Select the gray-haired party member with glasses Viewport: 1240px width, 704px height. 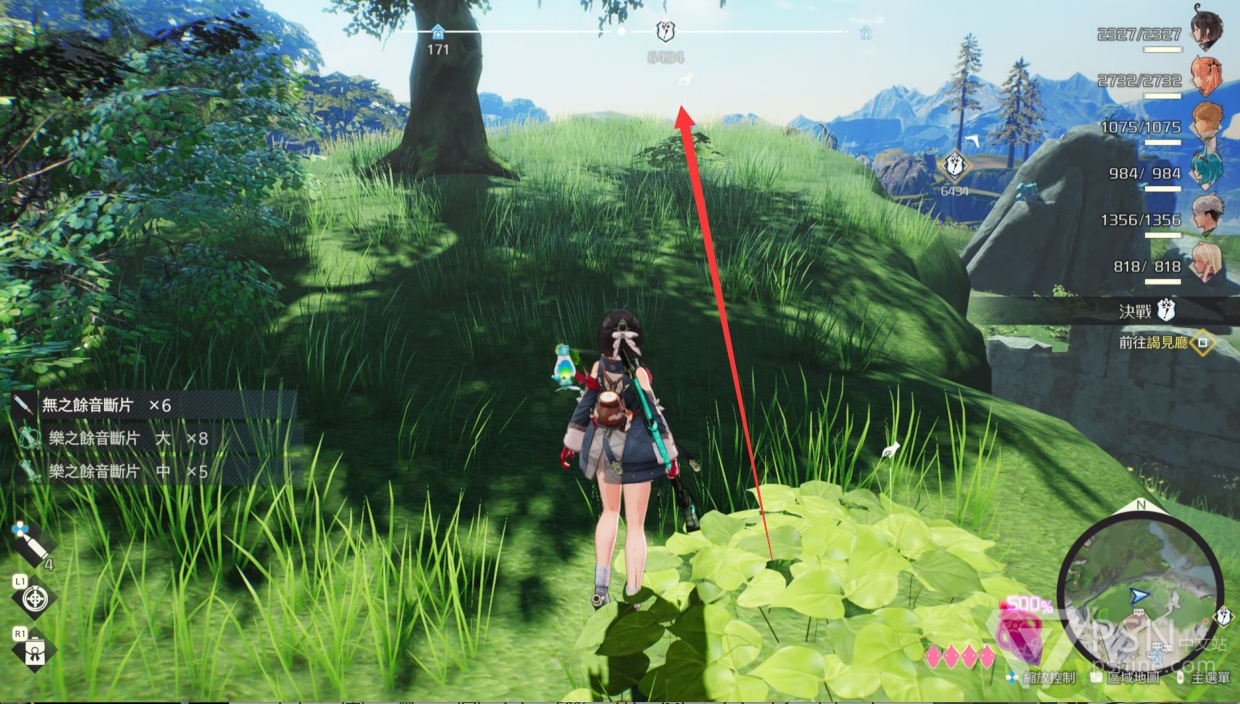pyautogui.click(x=1207, y=214)
